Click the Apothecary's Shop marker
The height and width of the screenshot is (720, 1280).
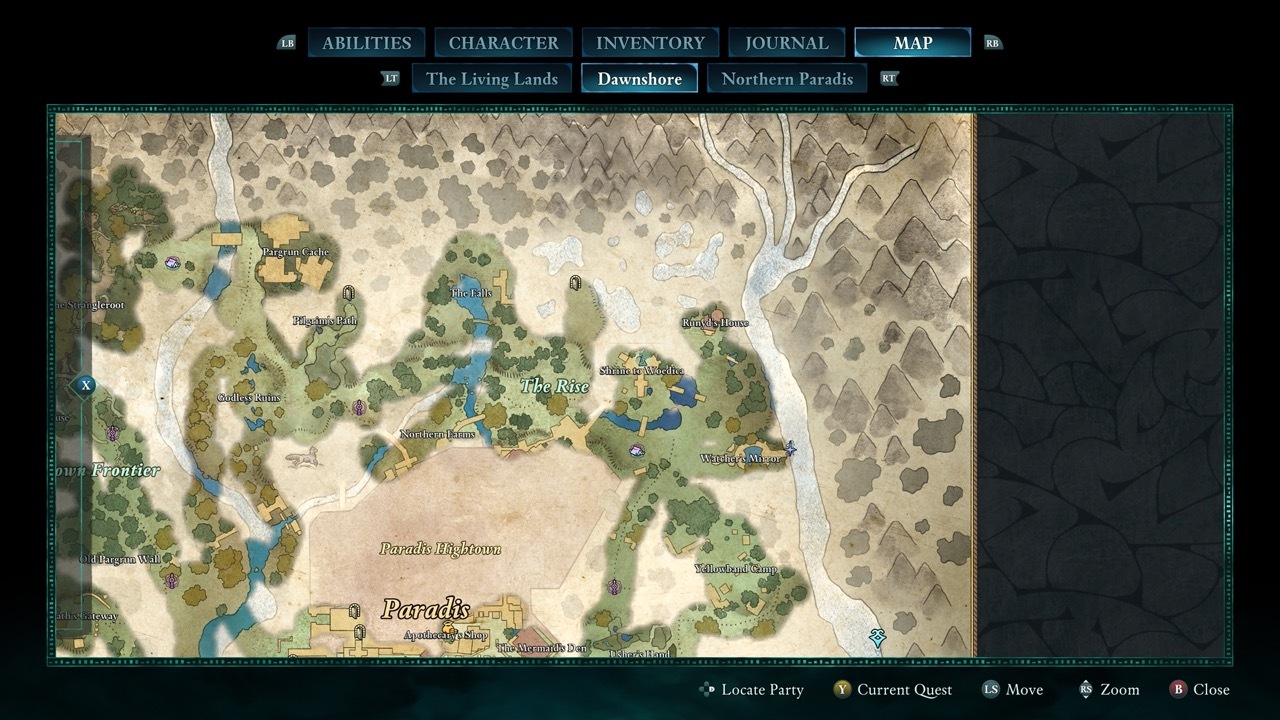(446, 635)
